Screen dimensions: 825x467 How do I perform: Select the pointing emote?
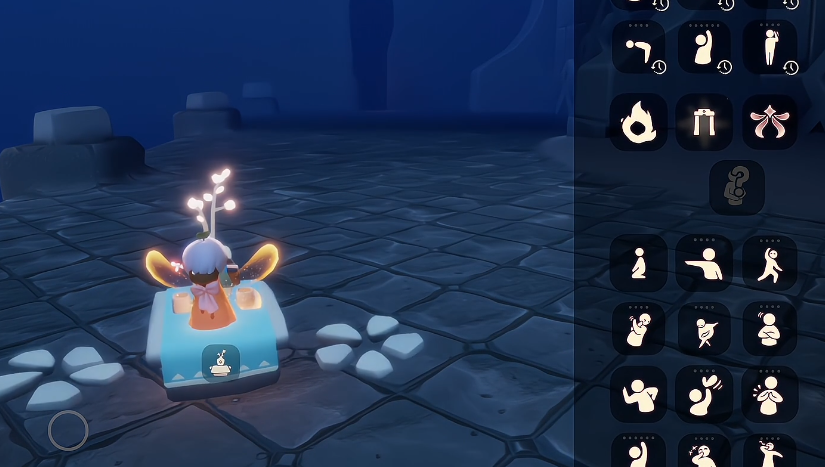[704, 263]
